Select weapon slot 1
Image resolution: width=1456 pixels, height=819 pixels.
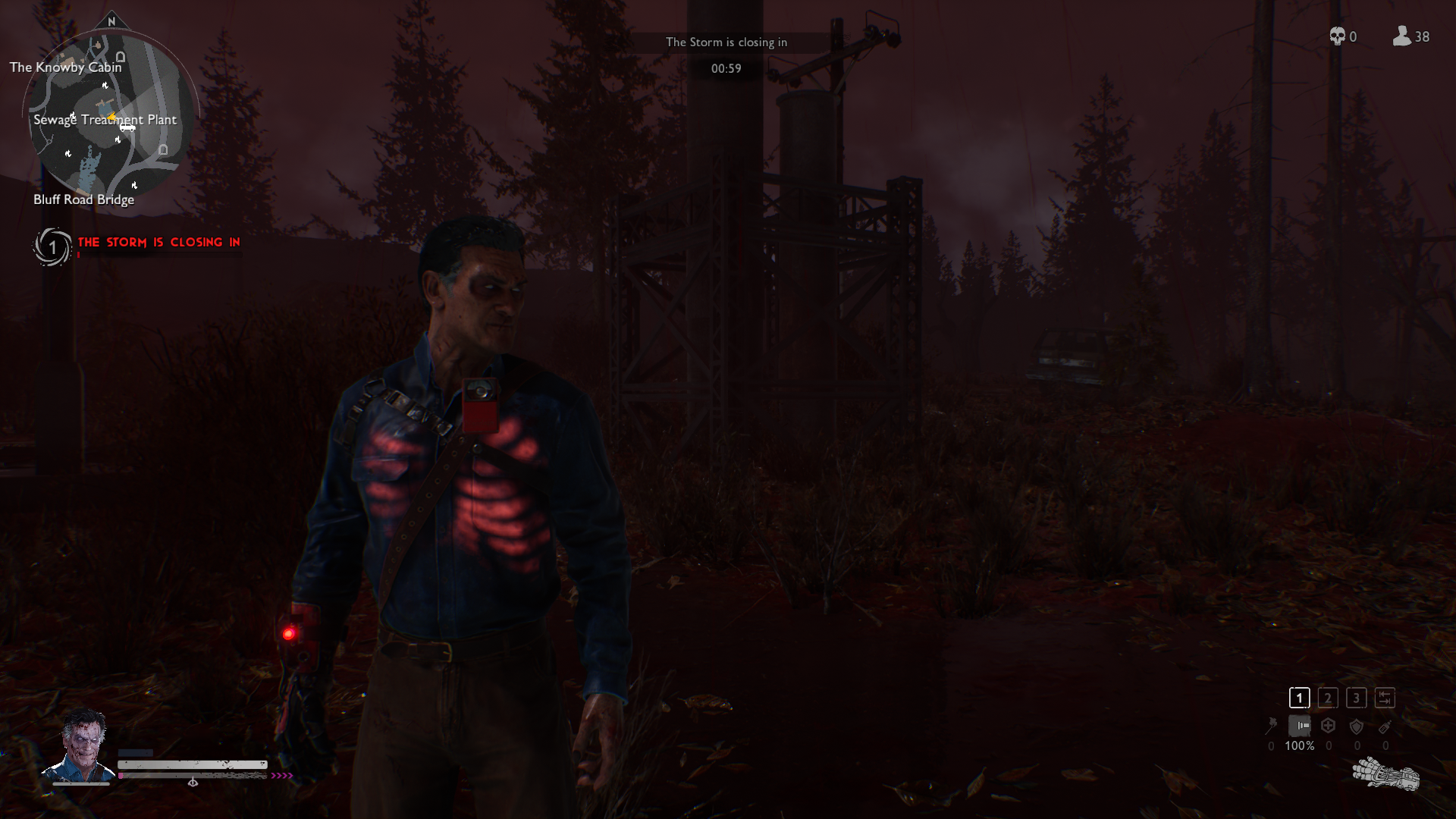(1299, 698)
